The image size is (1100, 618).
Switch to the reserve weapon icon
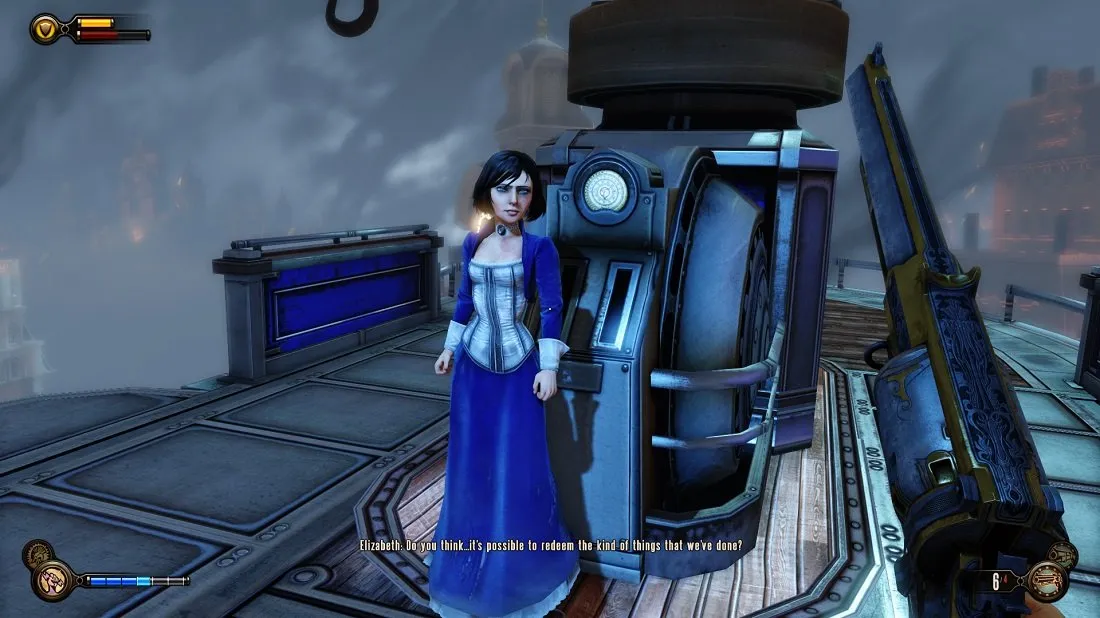pos(1064,555)
